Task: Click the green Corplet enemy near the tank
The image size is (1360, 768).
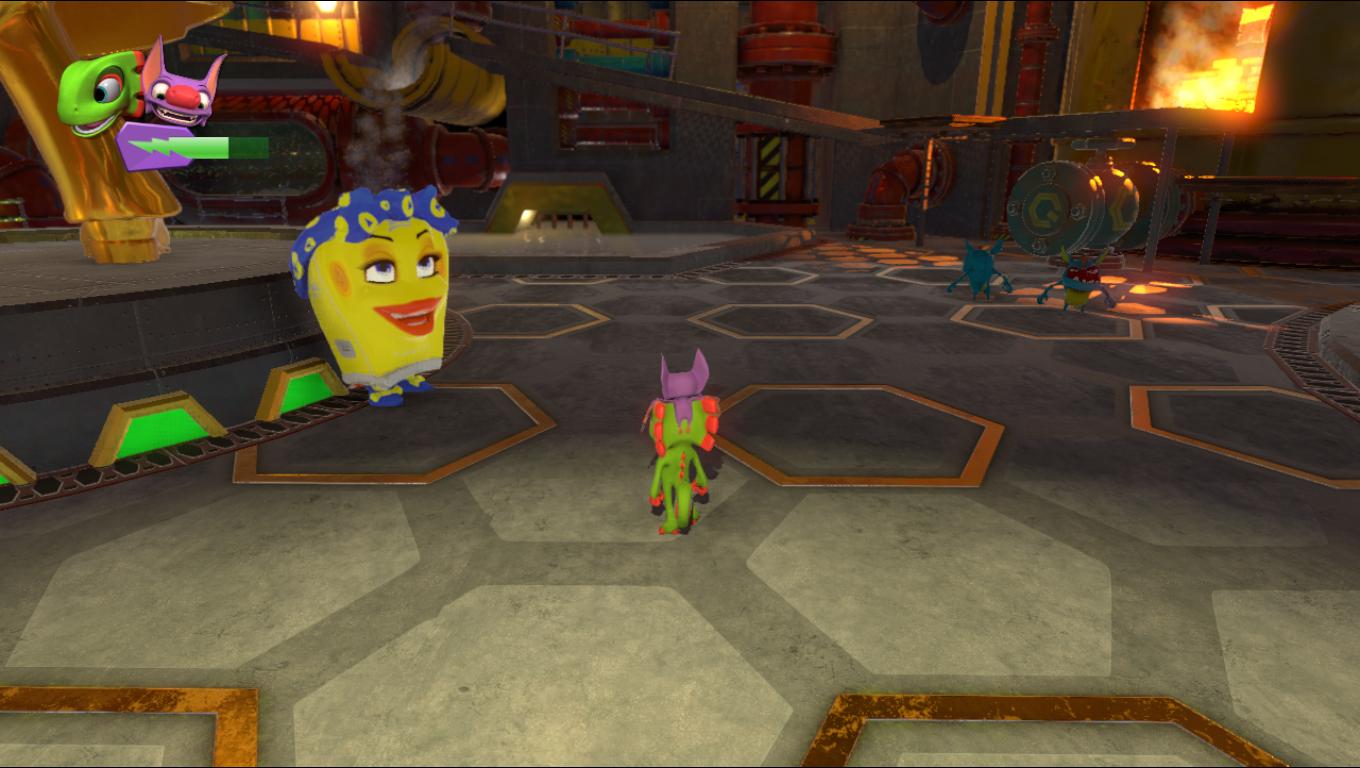Action: pos(1075,280)
